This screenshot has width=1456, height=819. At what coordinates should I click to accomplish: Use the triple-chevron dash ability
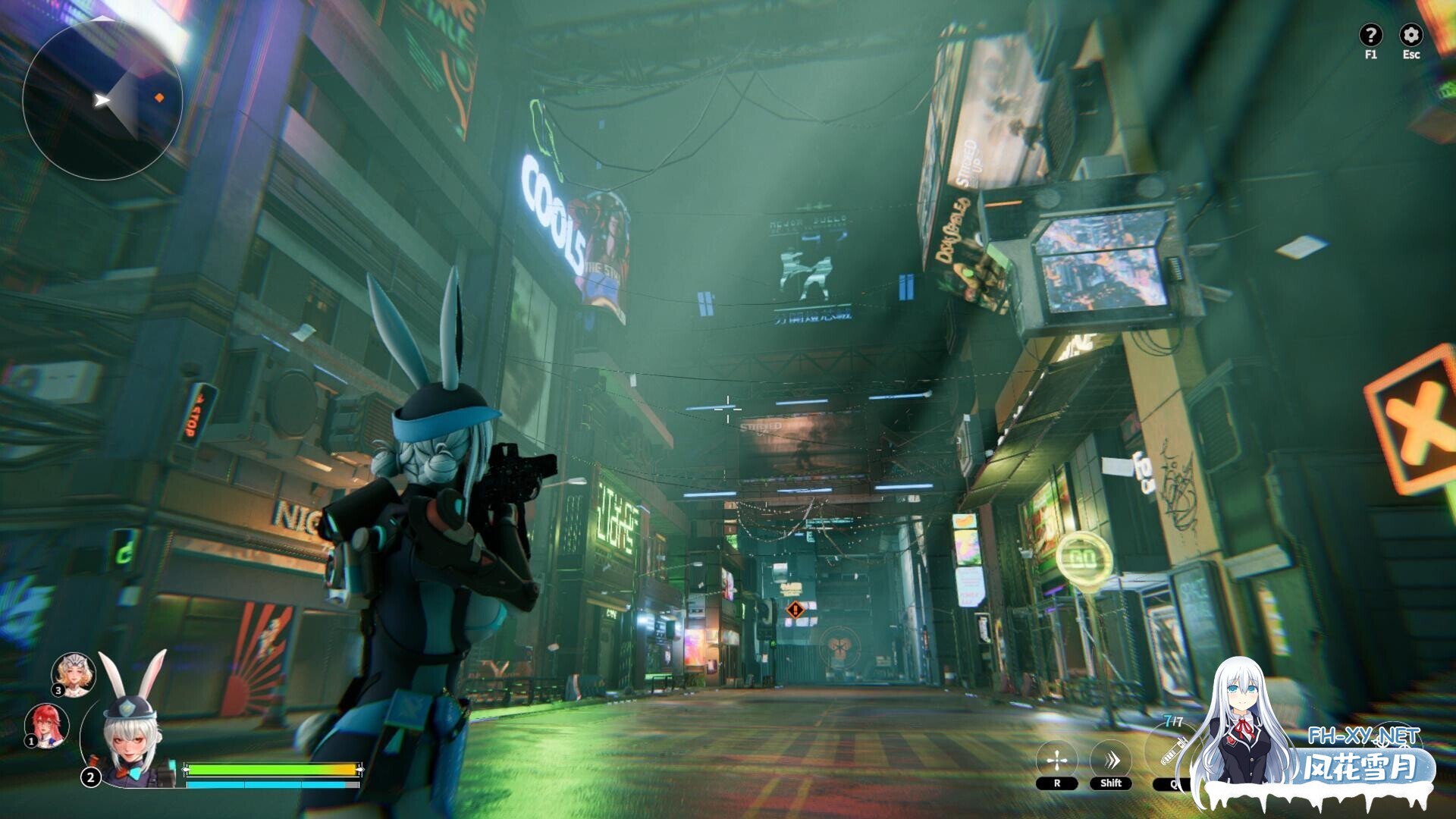[x=1111, y=760]
